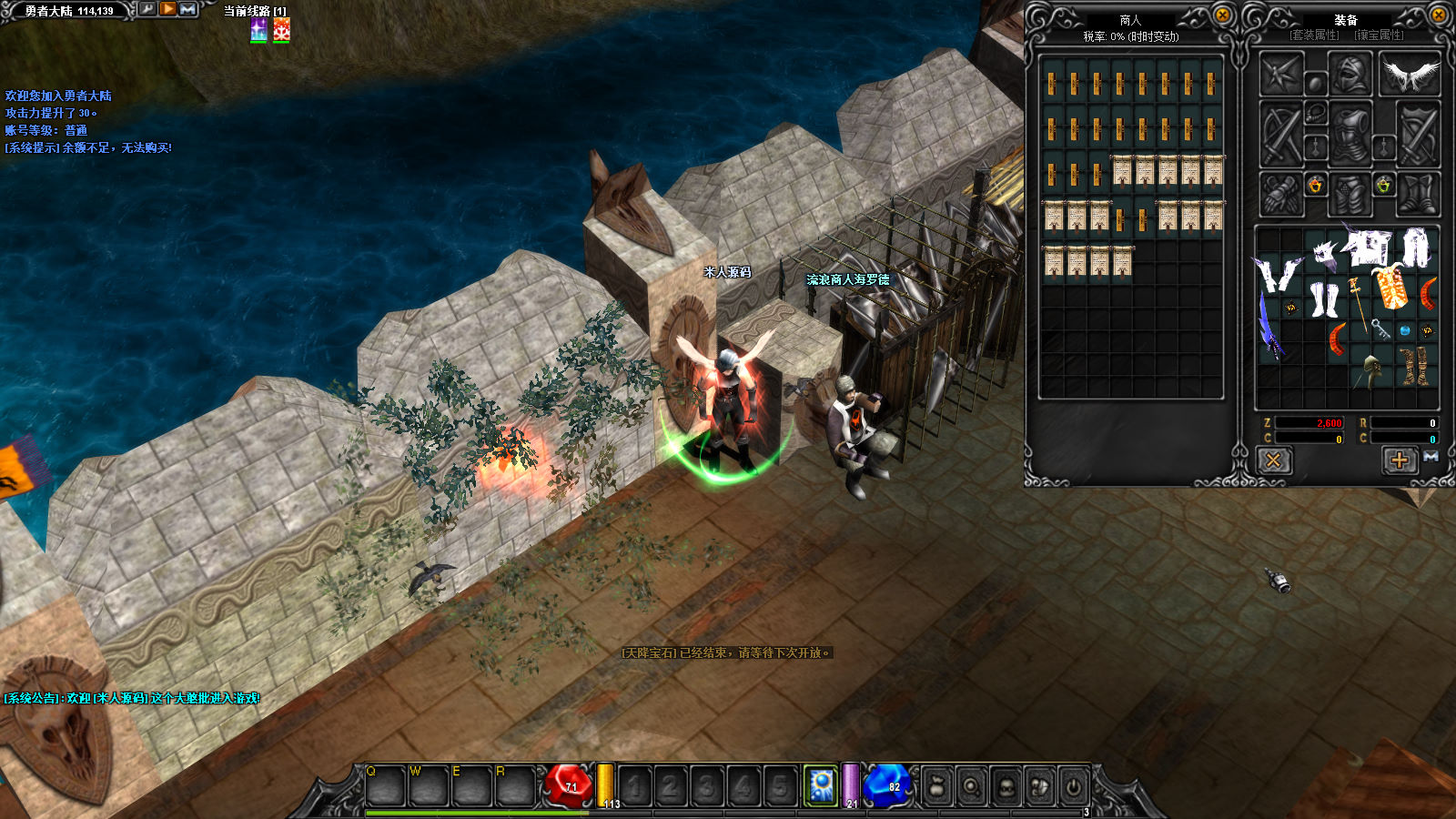The width and height of the screenshot is (1456, 819).
Task: Use the blue mana potion gem
Action: [x=886, y=784]
